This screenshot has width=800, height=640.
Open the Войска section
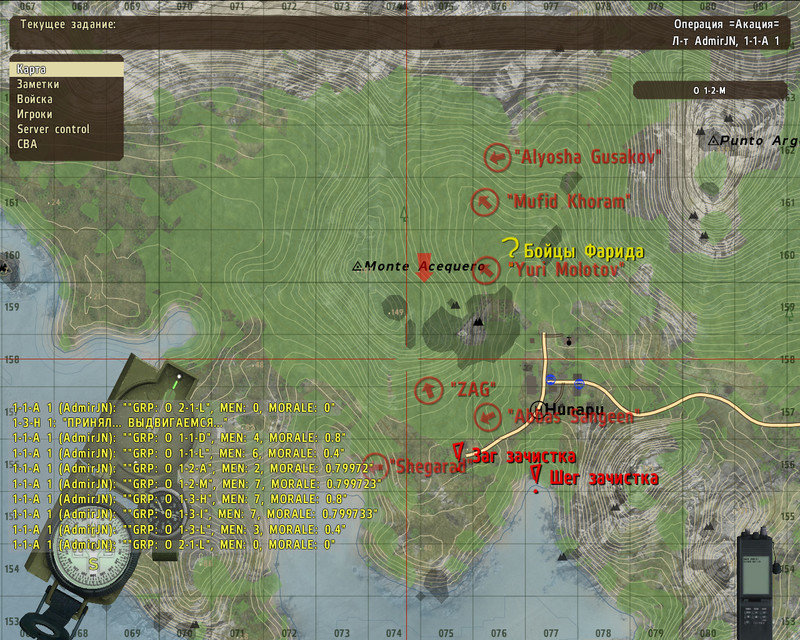click(36, 100)
